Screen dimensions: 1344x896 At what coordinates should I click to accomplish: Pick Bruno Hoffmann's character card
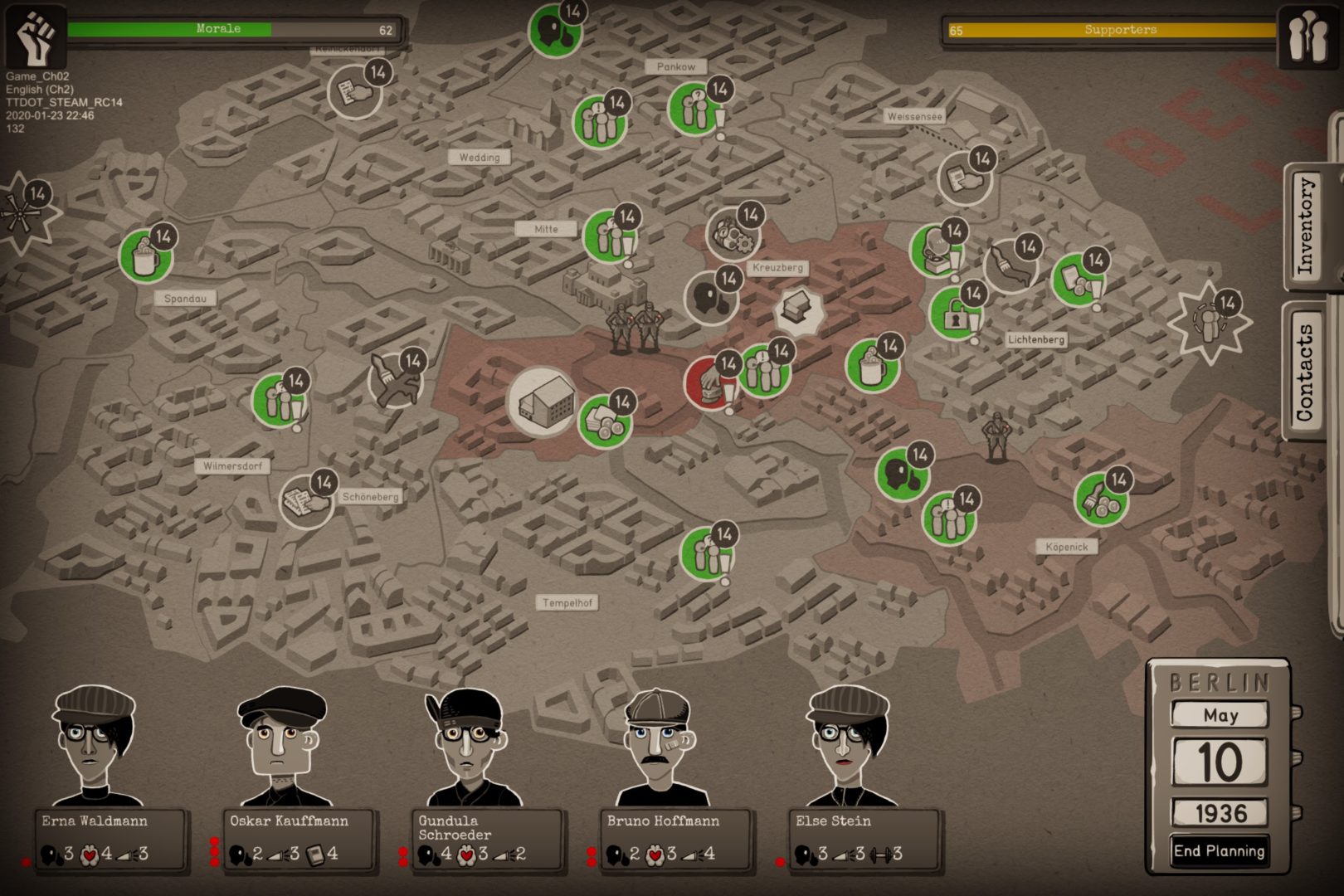click(674, 840)
